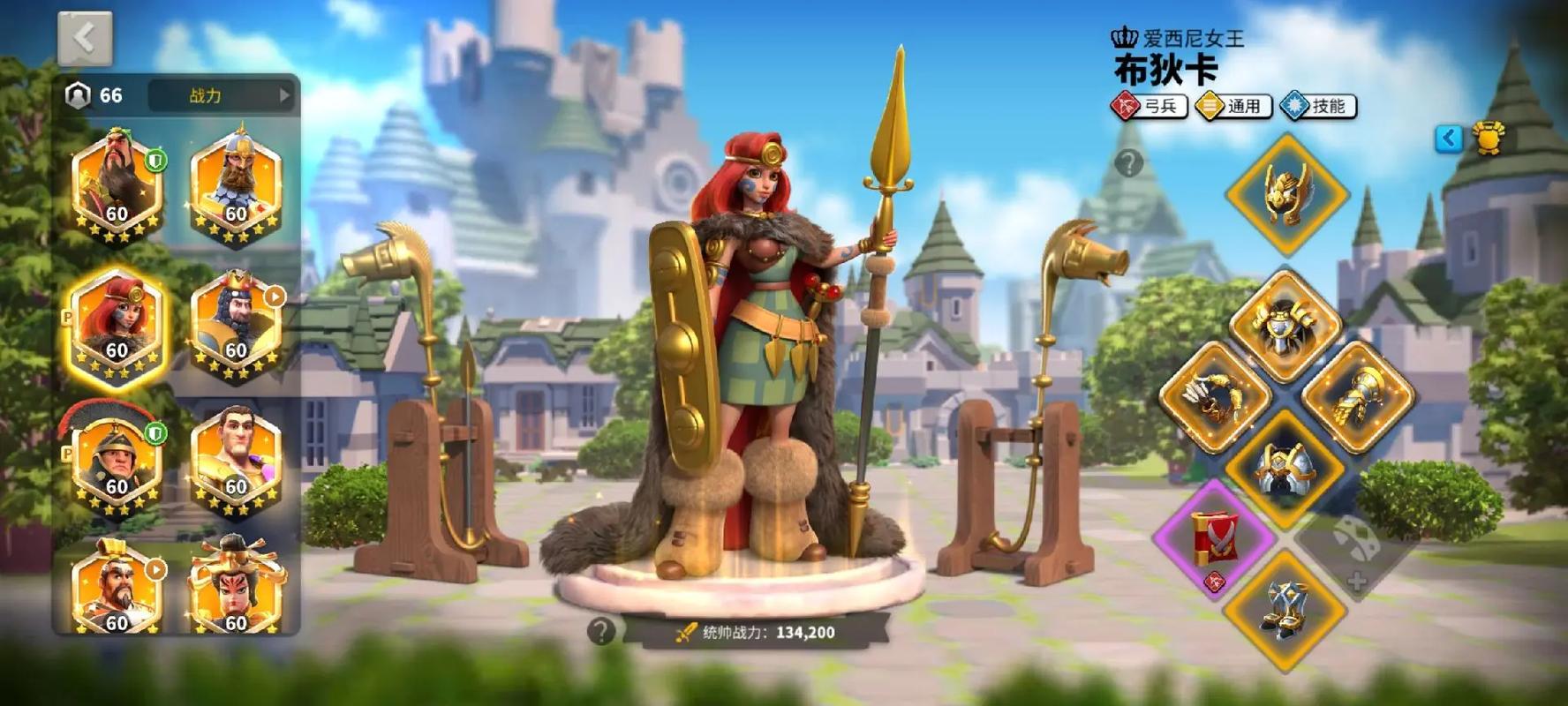Open the boots equipment slot
This screenshot has width=1568, height=706.
pos(1285,607)
